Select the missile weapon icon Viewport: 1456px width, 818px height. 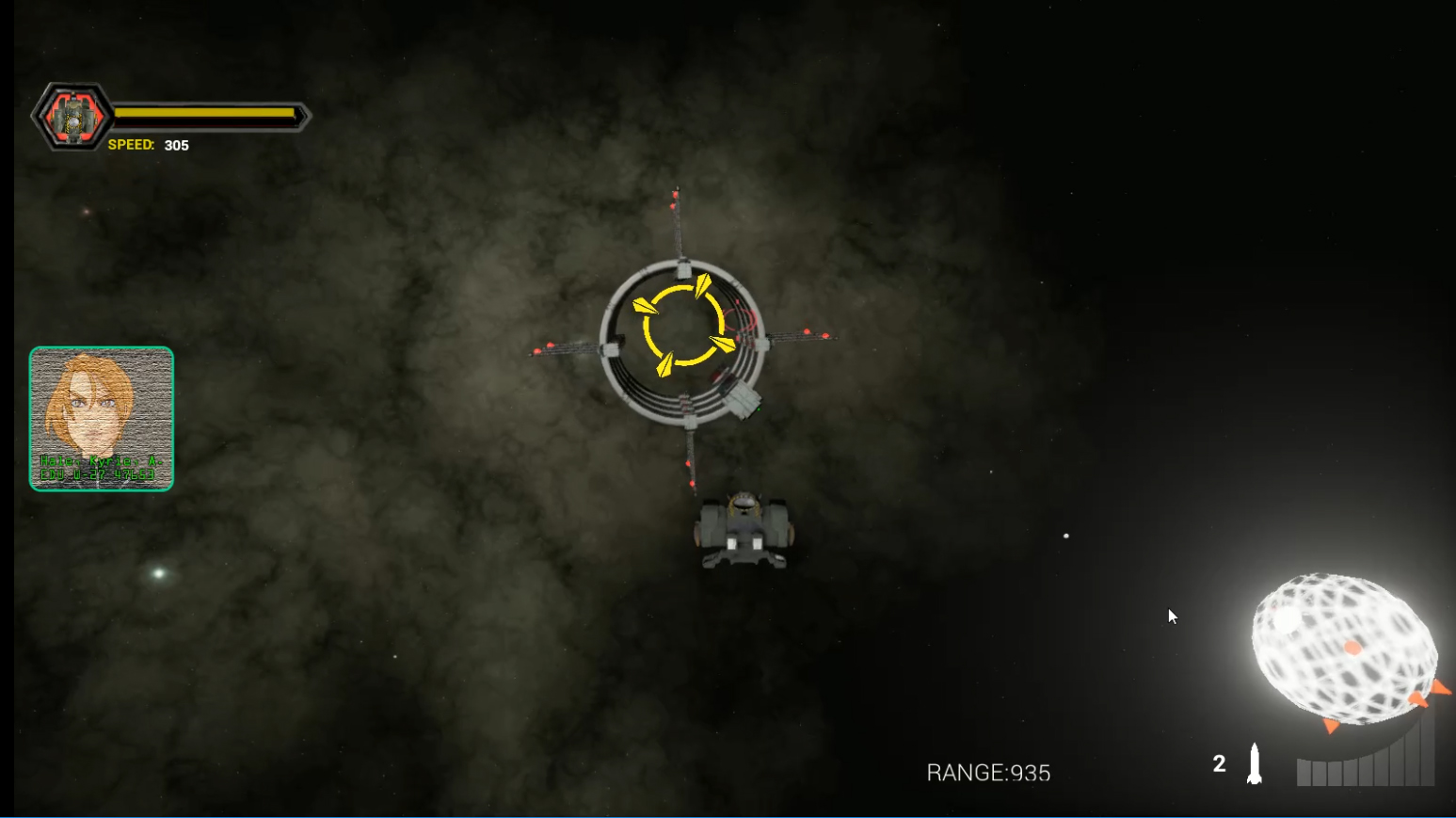pos(1255,762)
